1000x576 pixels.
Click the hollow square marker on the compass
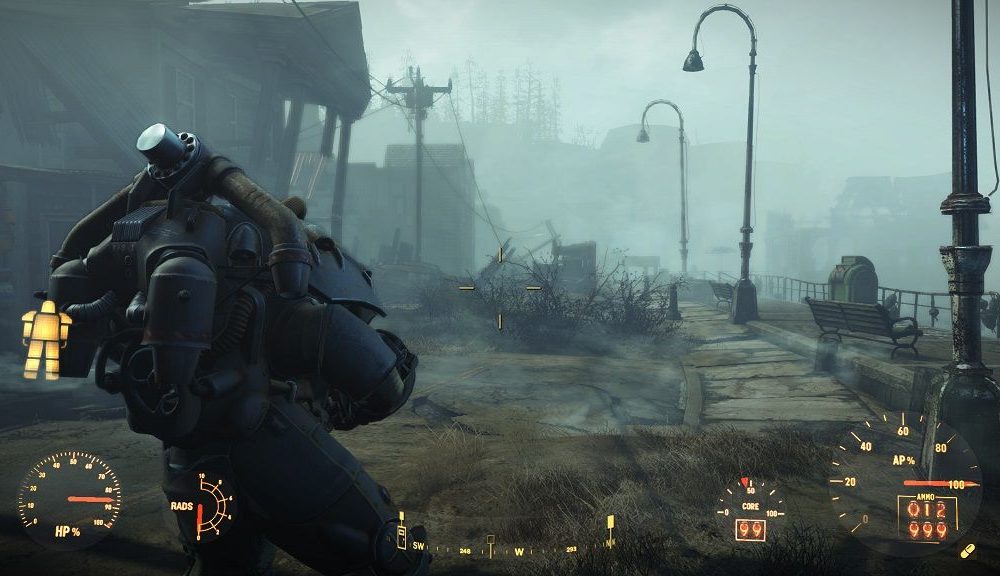tap(490, 541)
